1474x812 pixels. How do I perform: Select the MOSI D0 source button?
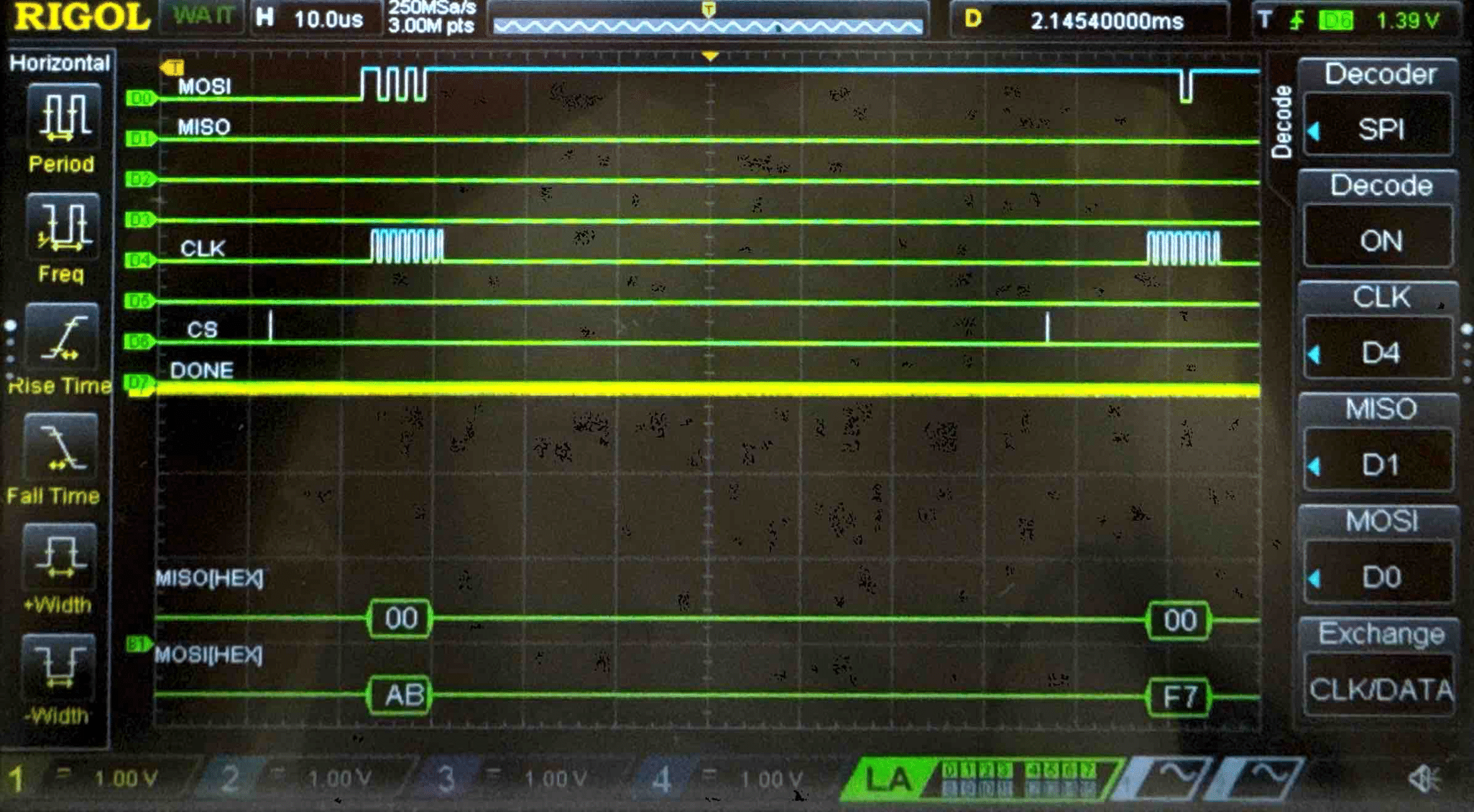tap(1380, 576)
